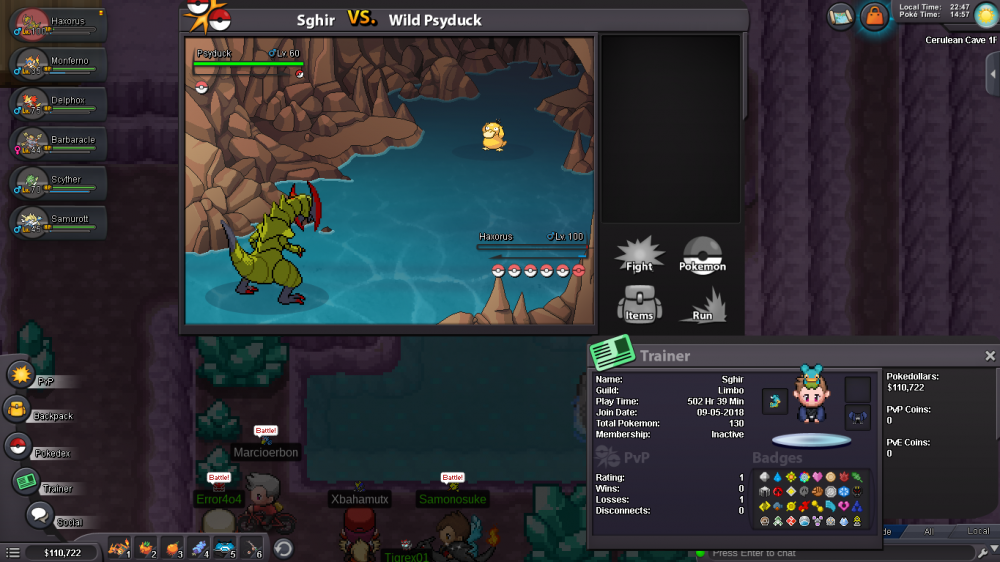Select Haxorus in the party list
This screenshot has height=562, width=1000.
[58, 24]
